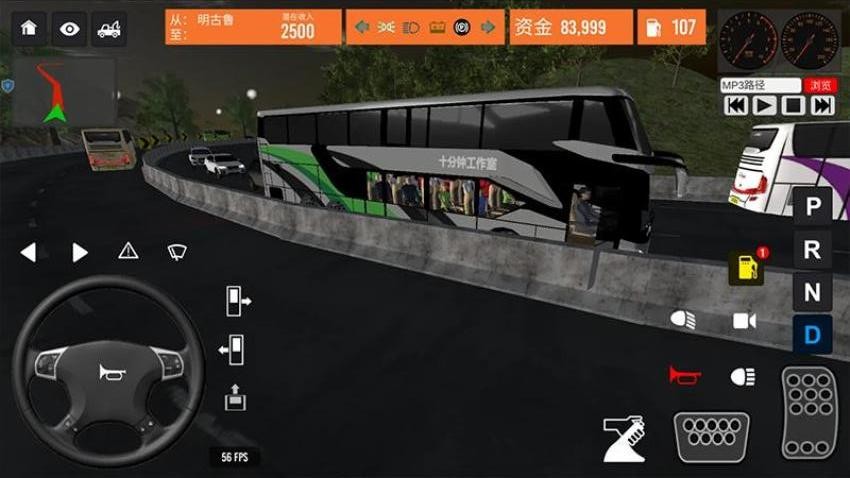Sound the red air horn
Image resolution: width=850 pixels, height=478 pixels.
pos(685,375)
